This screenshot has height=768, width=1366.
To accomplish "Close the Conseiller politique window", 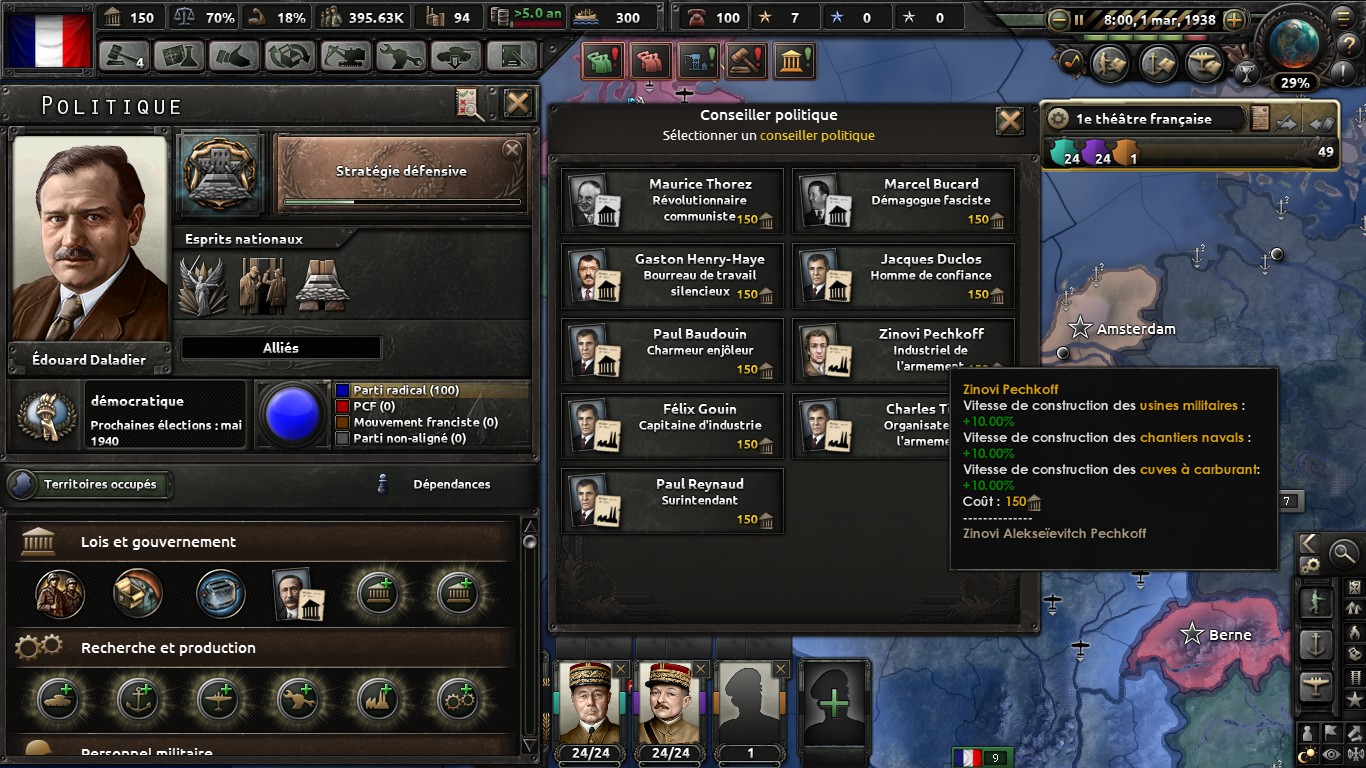I will pos(1010,121).
